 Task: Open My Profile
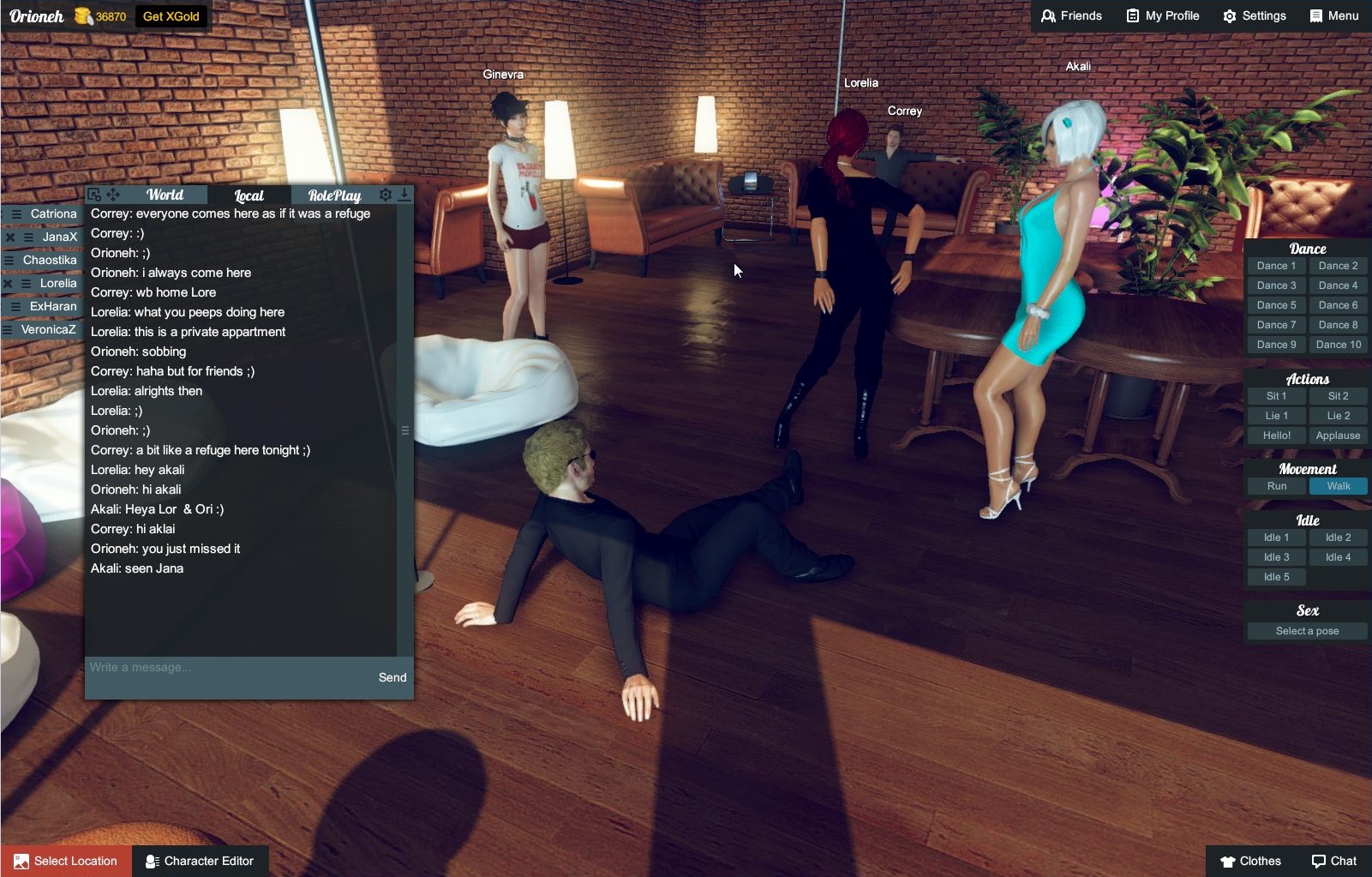coord(1161,15)
